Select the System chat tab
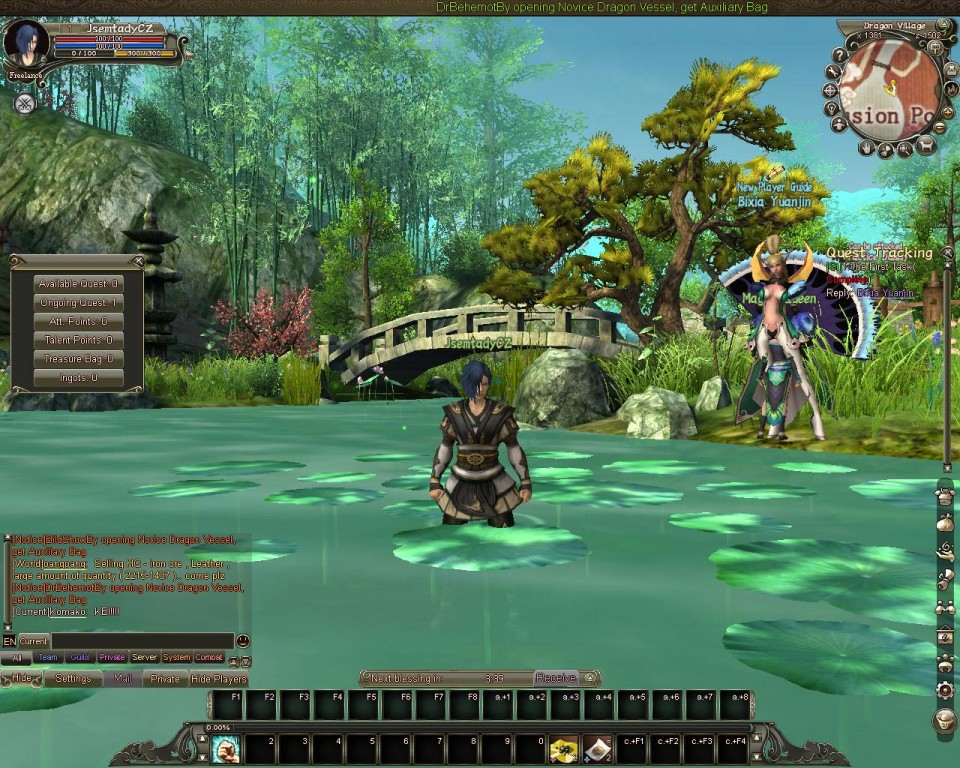Image resolution: width=960 pixels, height=768 pixels. 176,658
